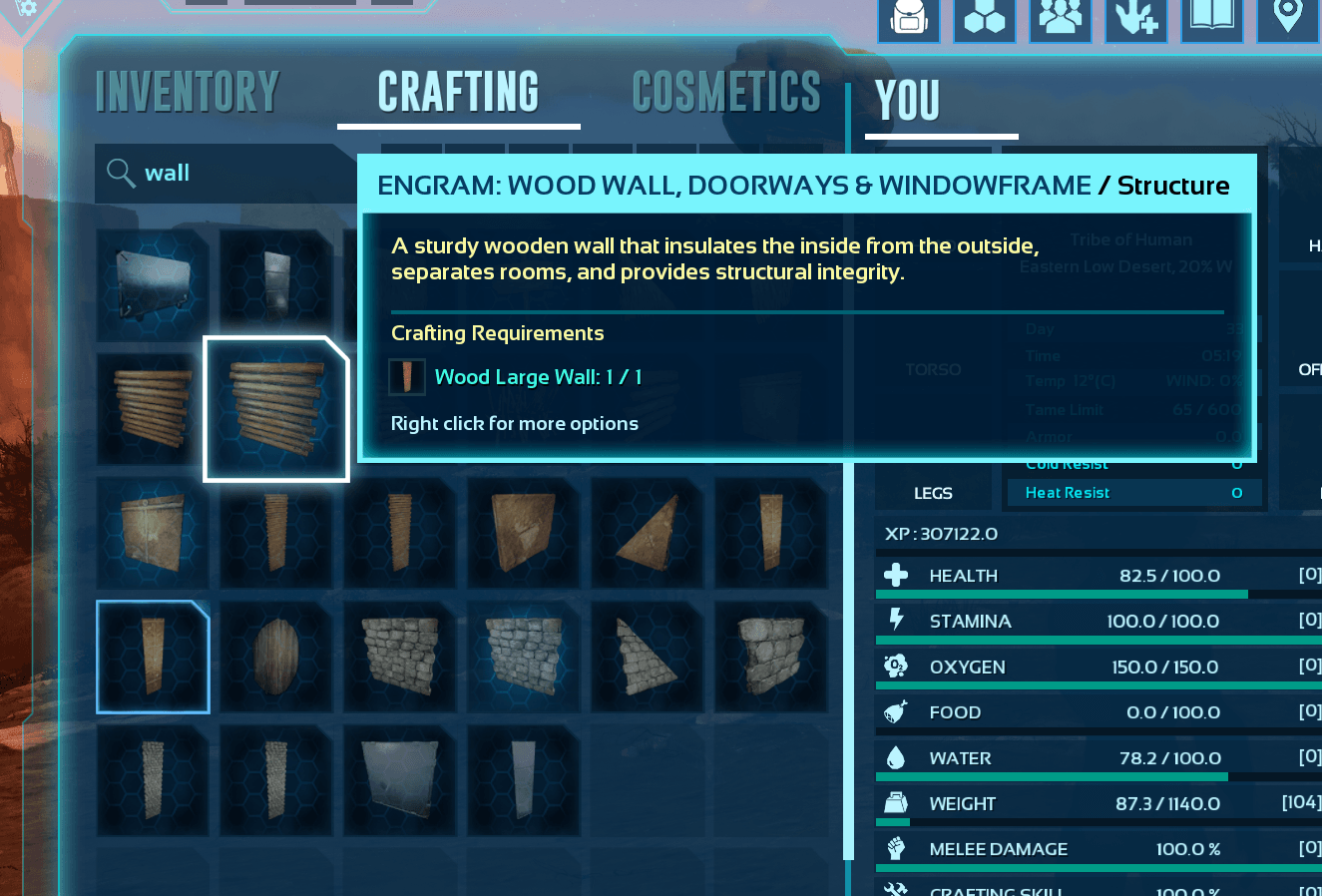Click the LEGS armor slot label
Screen dimensions: 1322x896
pos(932,492)
